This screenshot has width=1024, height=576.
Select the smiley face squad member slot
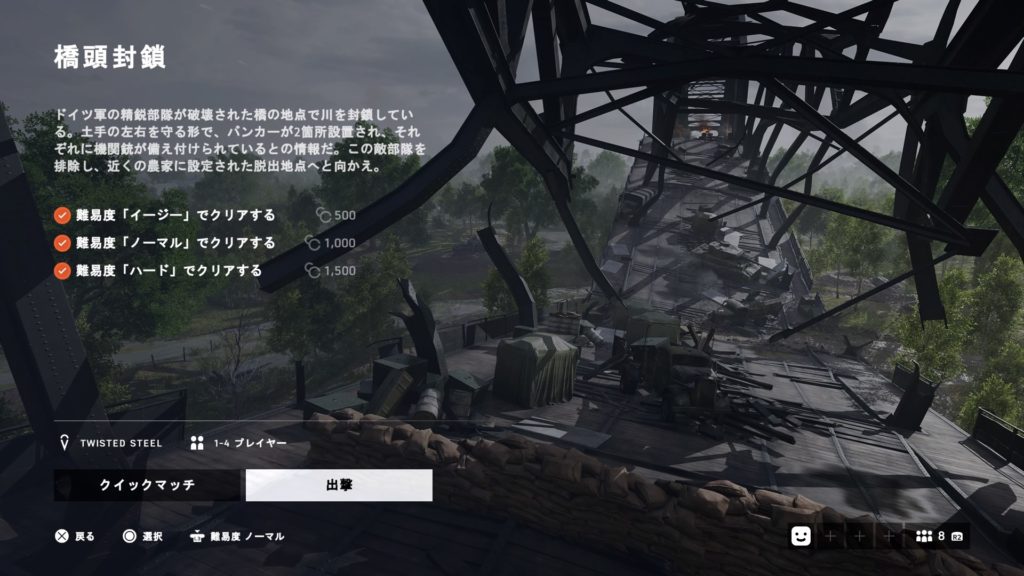800,537
